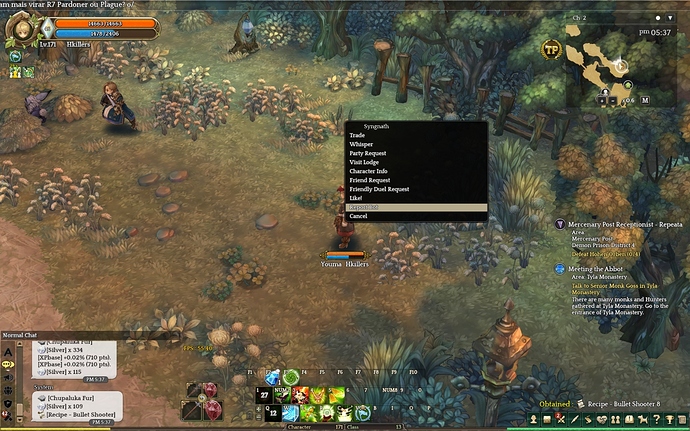Click the Like! menu entry

point(357,198)
